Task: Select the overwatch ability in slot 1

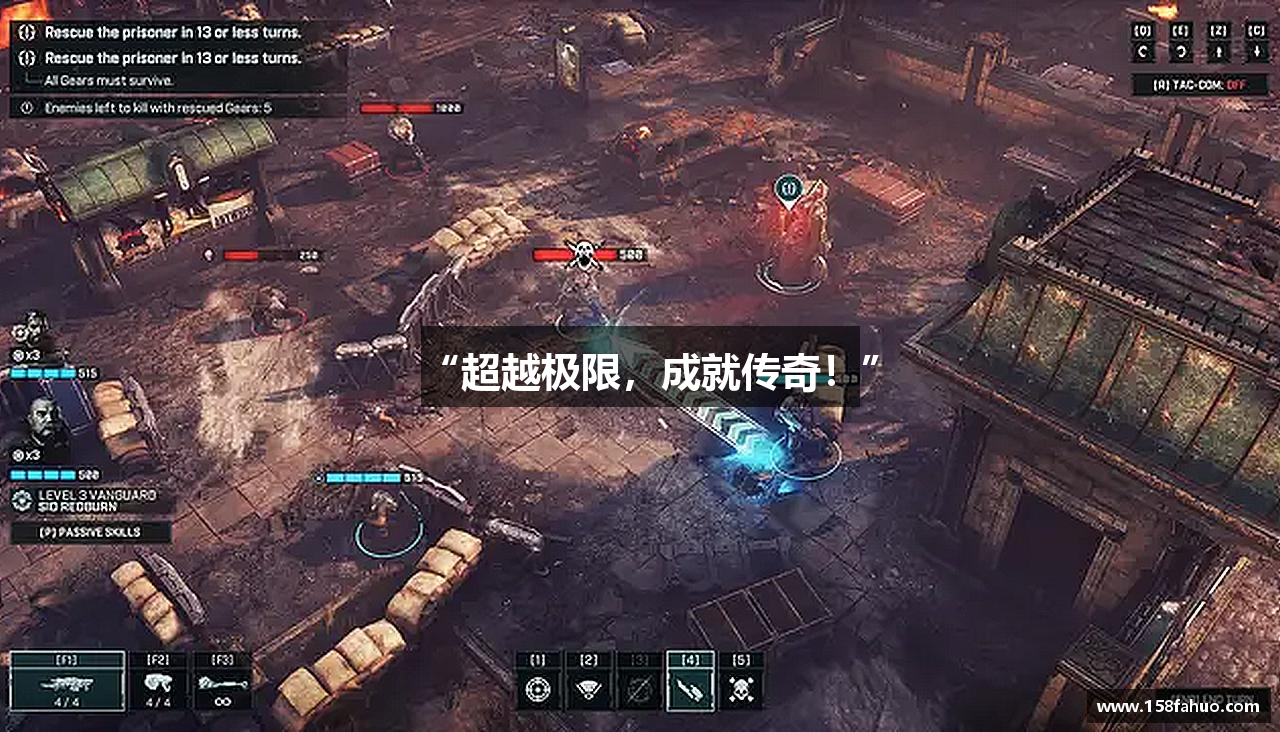Action: coord(537,690)
